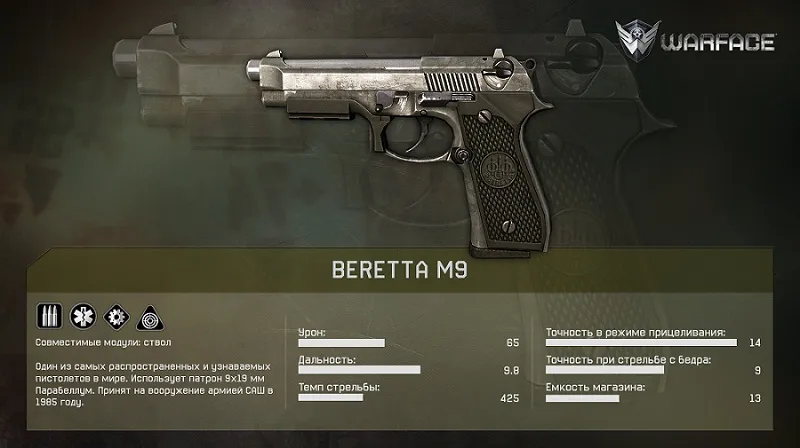This screenshot has height=448, width=800.
Task: Select the Rifleman class bullets icon
Action: tap(49, 316)
